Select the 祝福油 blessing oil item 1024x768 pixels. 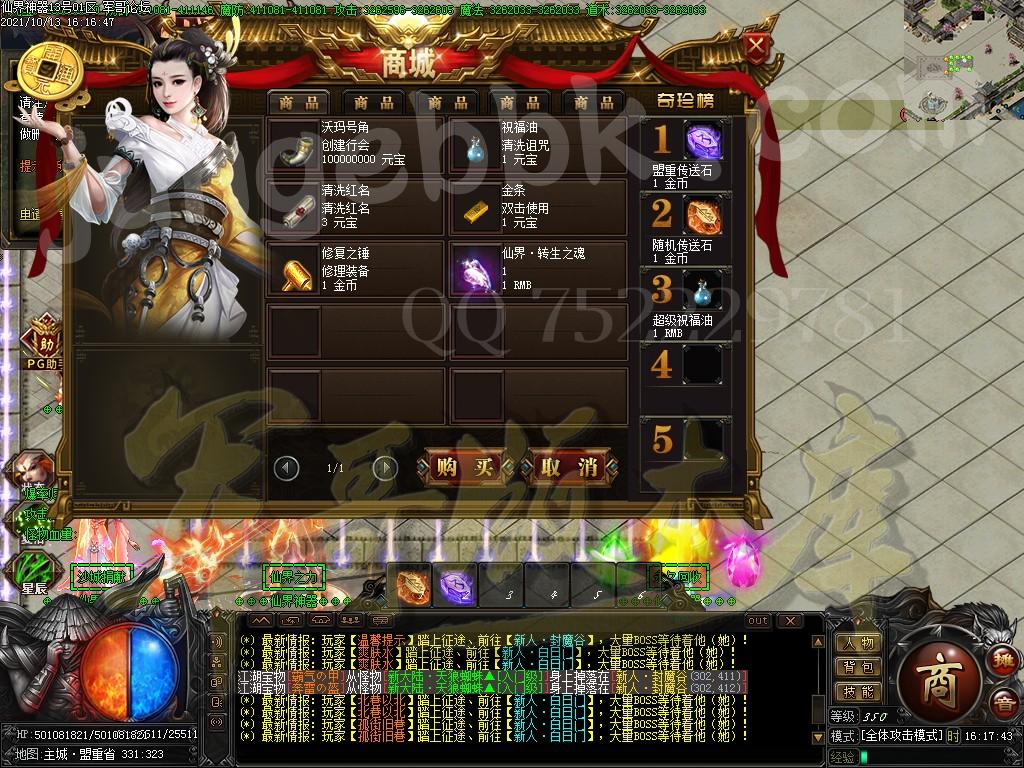pyautogui.click(x=474, y=146)
